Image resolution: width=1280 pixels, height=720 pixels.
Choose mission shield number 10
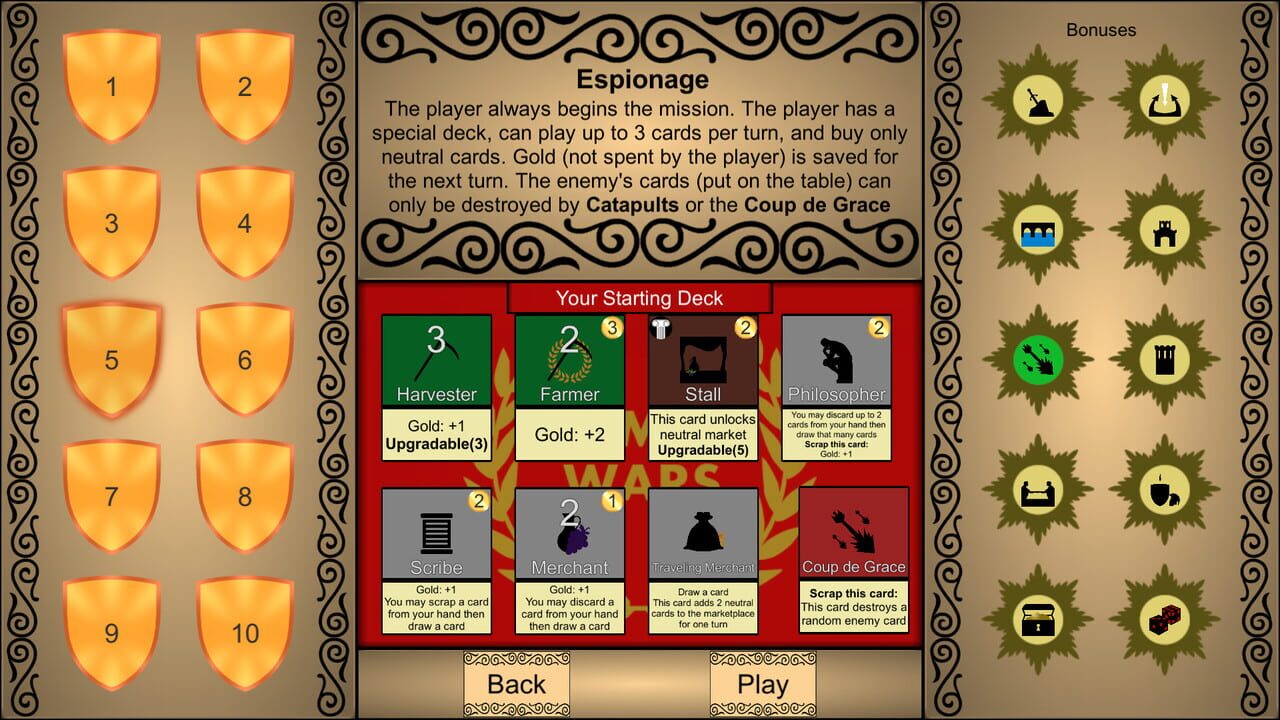(244, 633)
